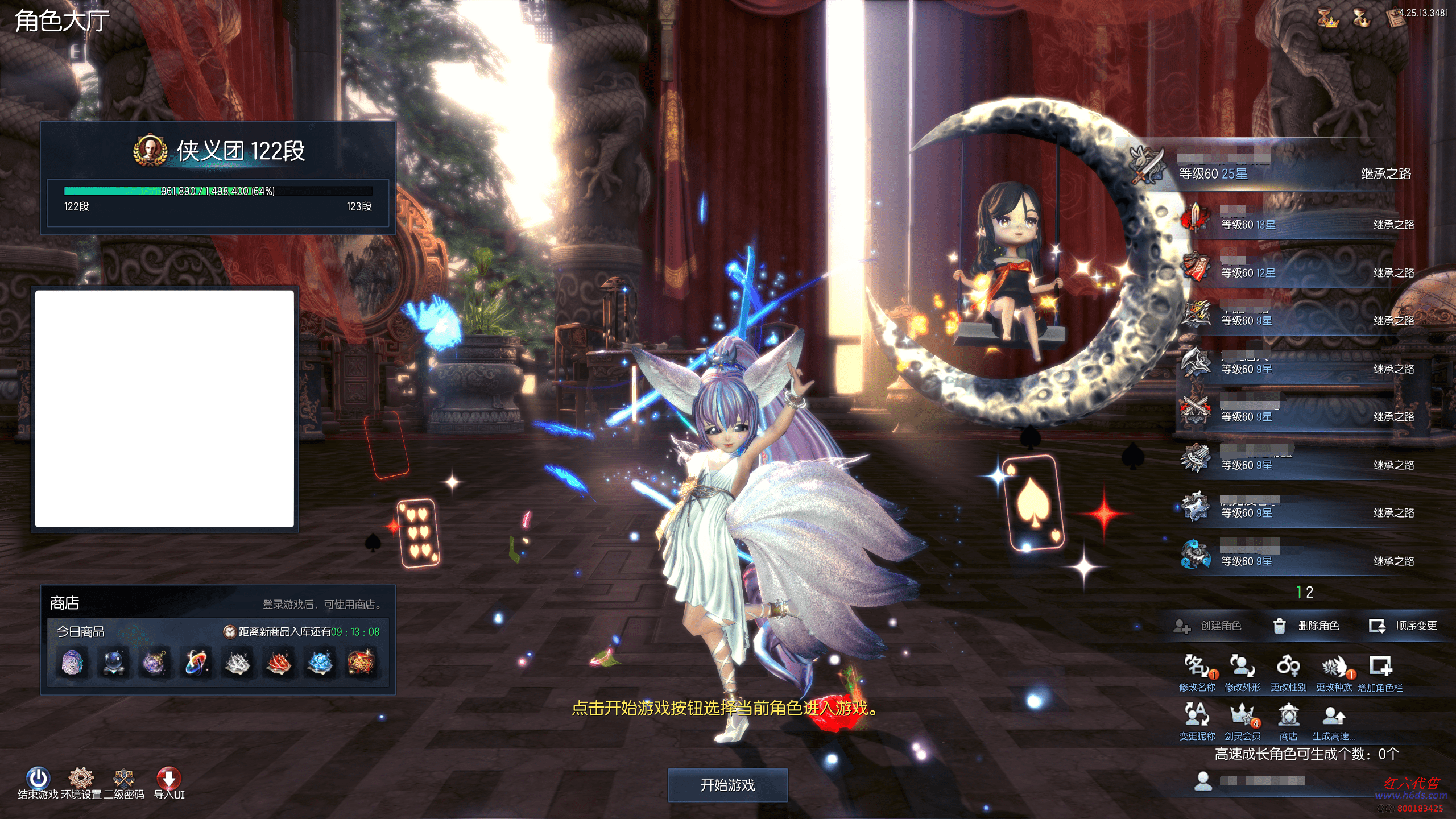This screenshot has width=1456, height=819.
Task: Choose 删除角色 to delete the character
Action: coord(1306,626)
